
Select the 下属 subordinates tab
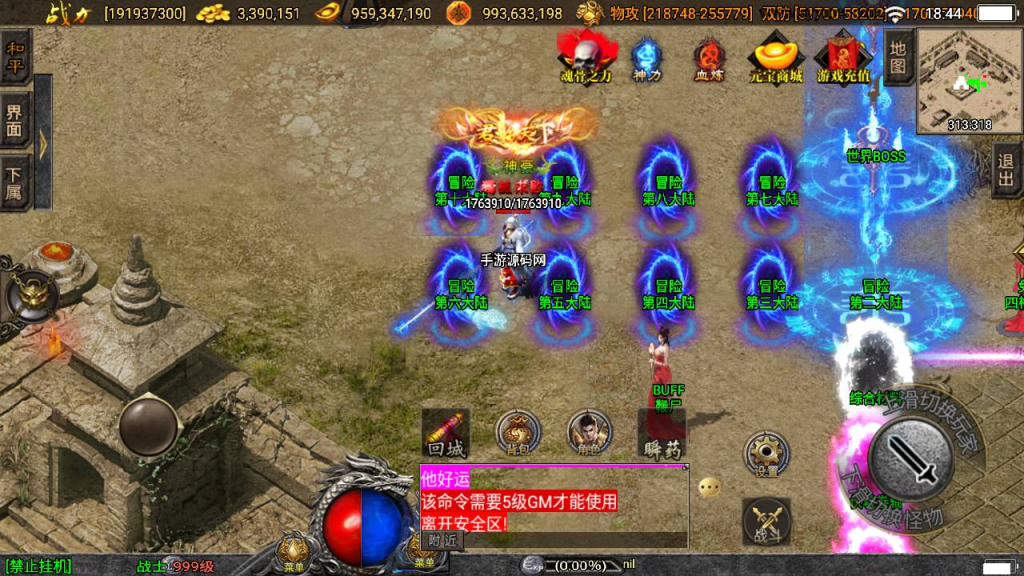pos(14,181)
